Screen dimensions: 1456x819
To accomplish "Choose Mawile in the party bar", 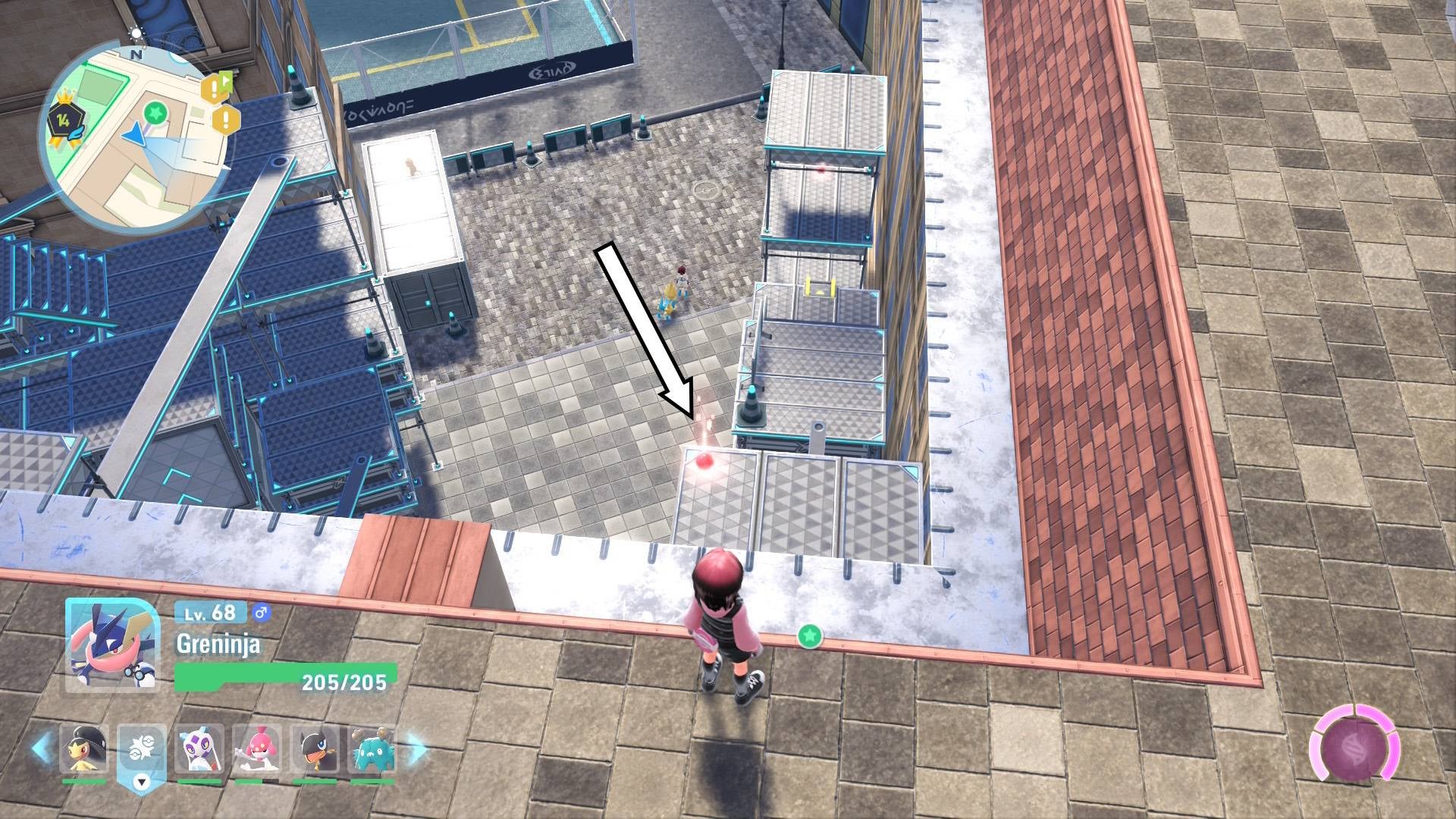I will 84,748.
